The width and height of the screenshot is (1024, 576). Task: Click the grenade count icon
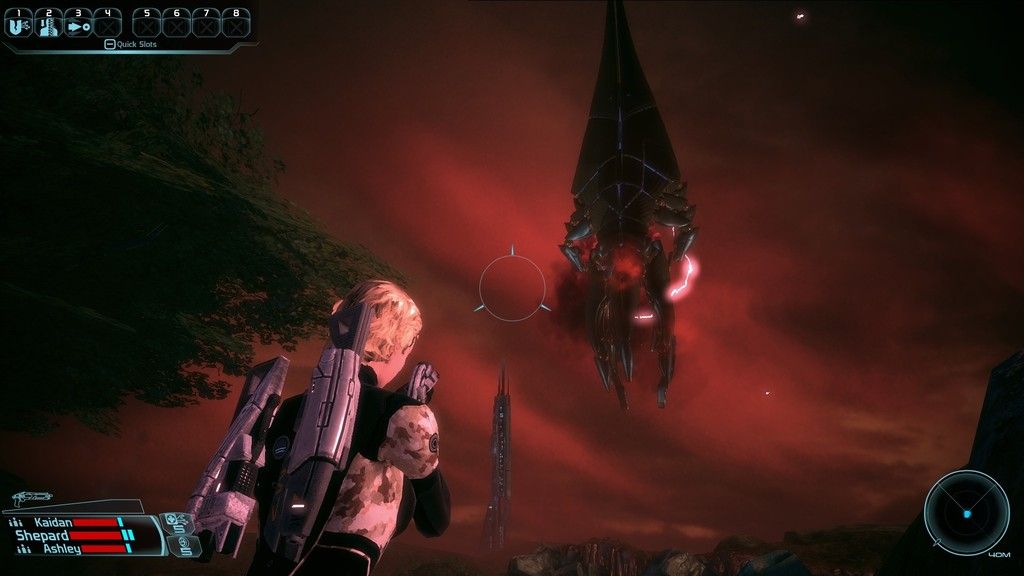(x=183, y=545)
